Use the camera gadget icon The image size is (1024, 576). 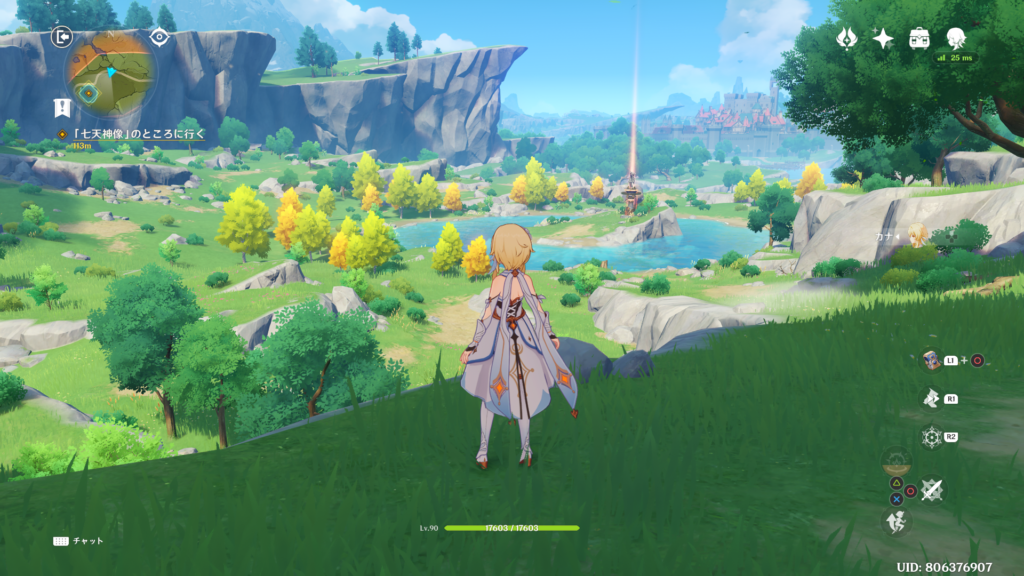point(932,360)
